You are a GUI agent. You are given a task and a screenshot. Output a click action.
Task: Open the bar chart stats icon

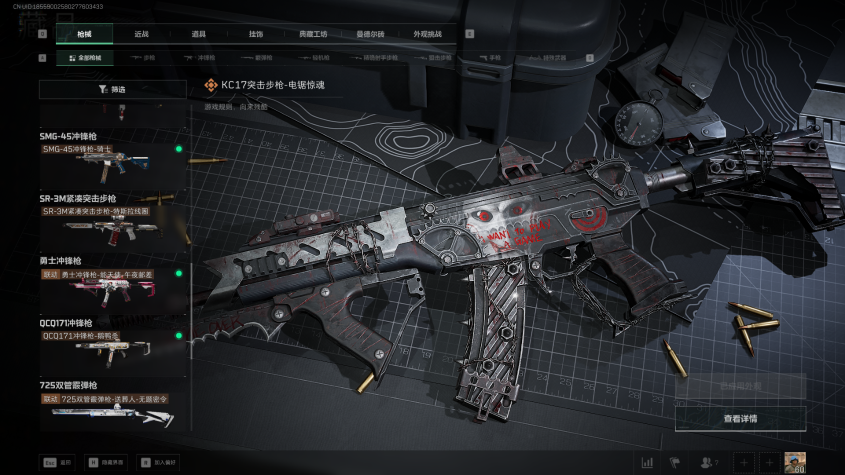click(647, 462)
